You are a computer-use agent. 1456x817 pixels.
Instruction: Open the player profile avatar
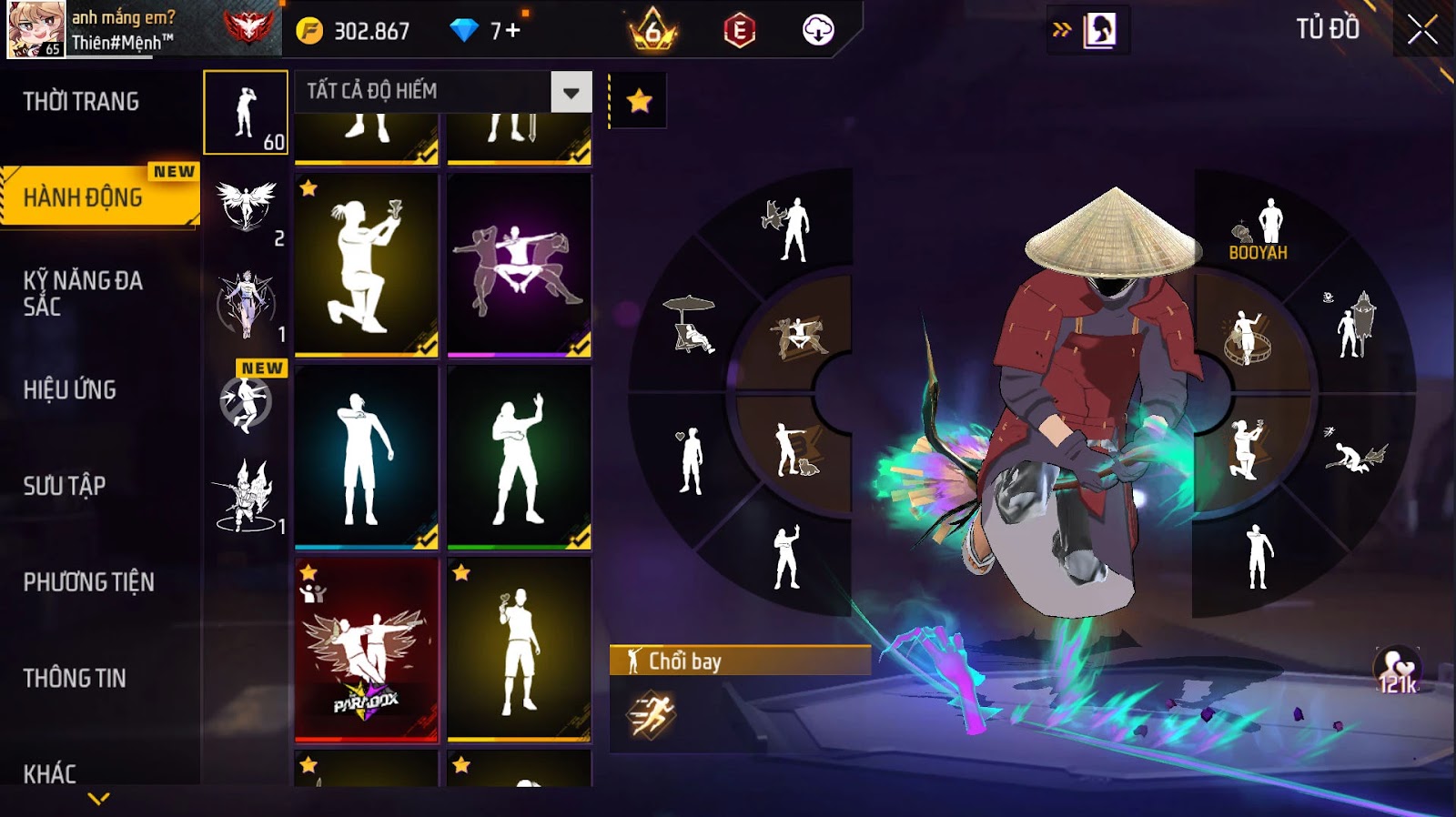tap(36, 29)
